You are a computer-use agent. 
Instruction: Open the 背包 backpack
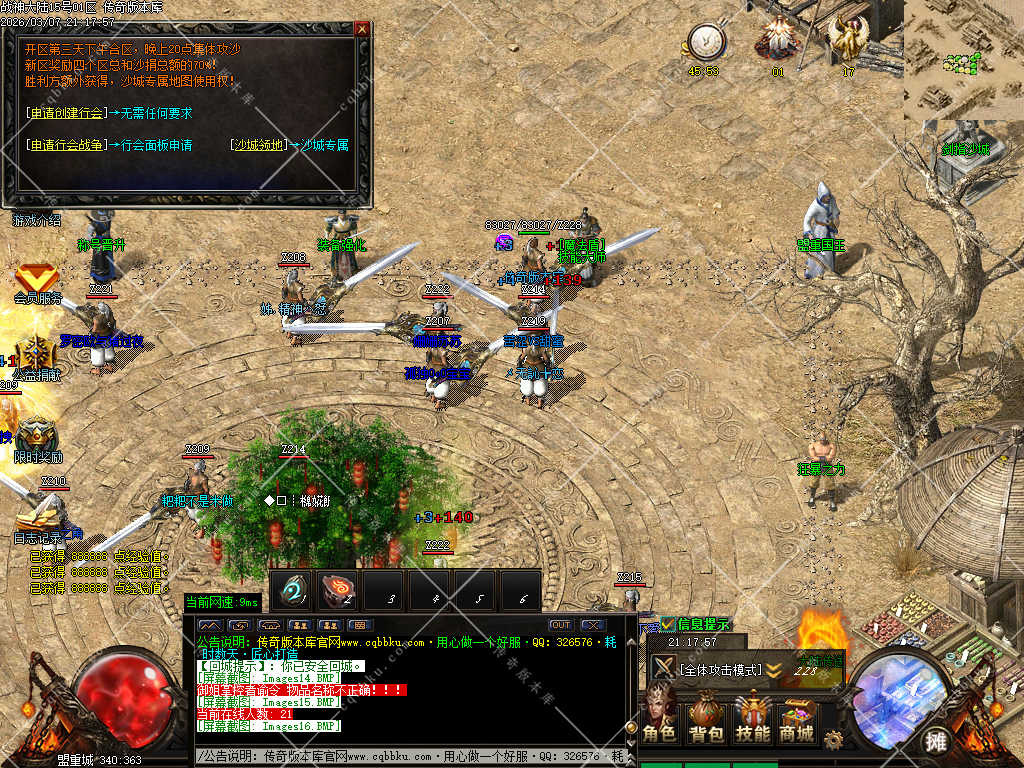(706, 717)
